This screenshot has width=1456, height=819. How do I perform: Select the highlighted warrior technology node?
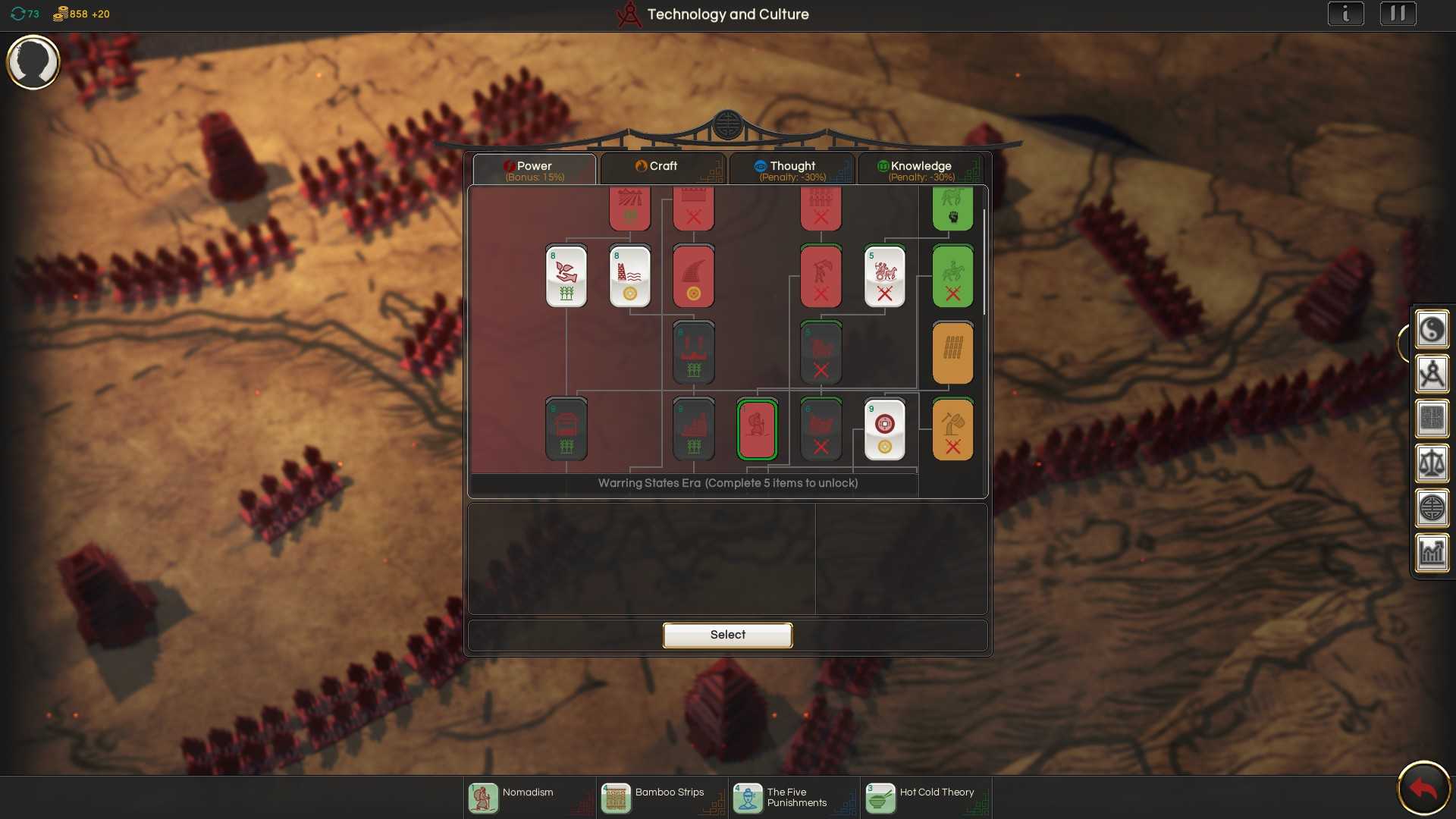756,429
